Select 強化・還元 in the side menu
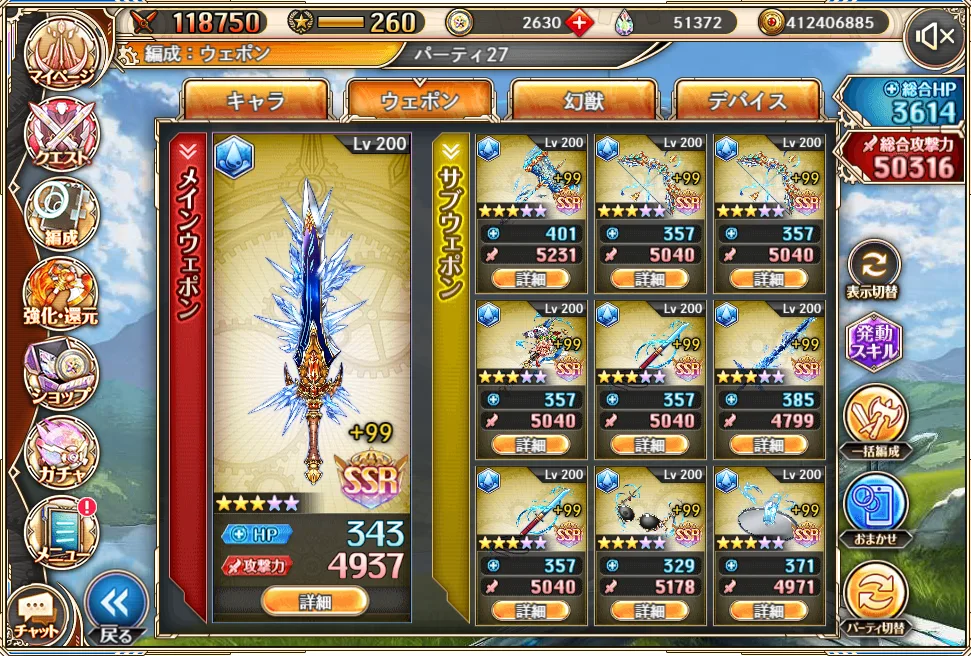 62,293
